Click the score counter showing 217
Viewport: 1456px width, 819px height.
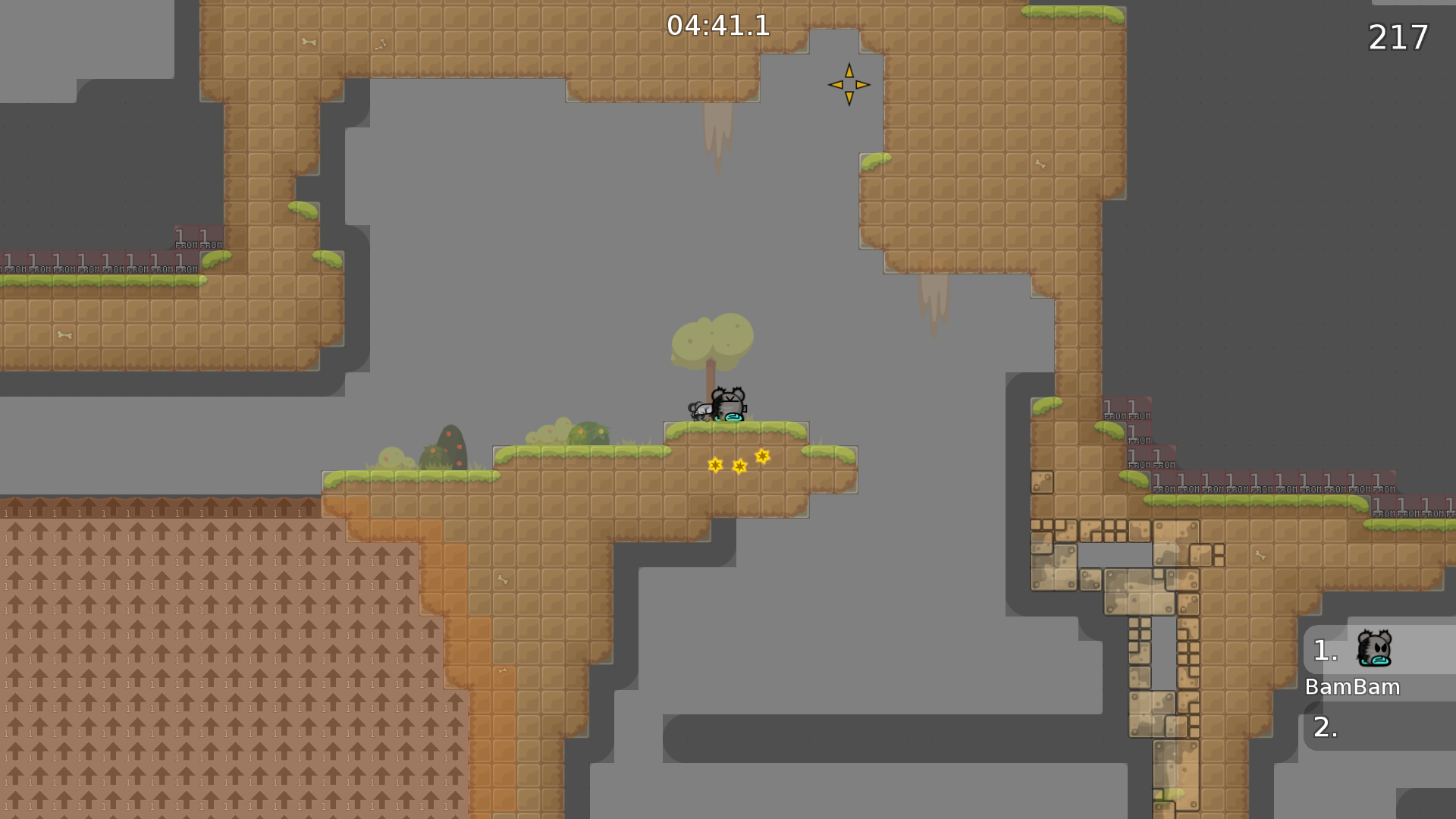(x=1398, y=36)
